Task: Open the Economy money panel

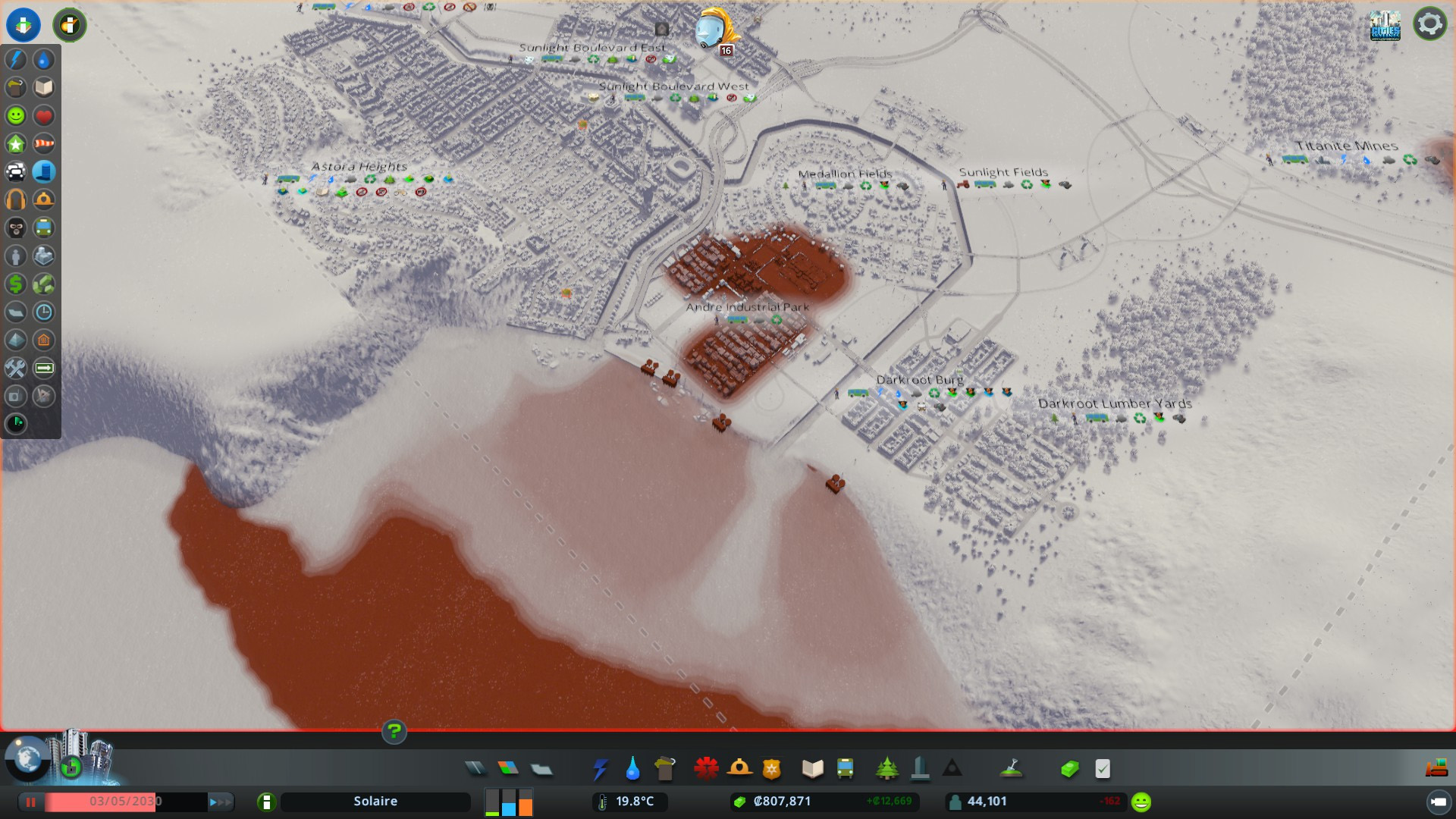Action: pyautogui.click(x=1069, y=769)
